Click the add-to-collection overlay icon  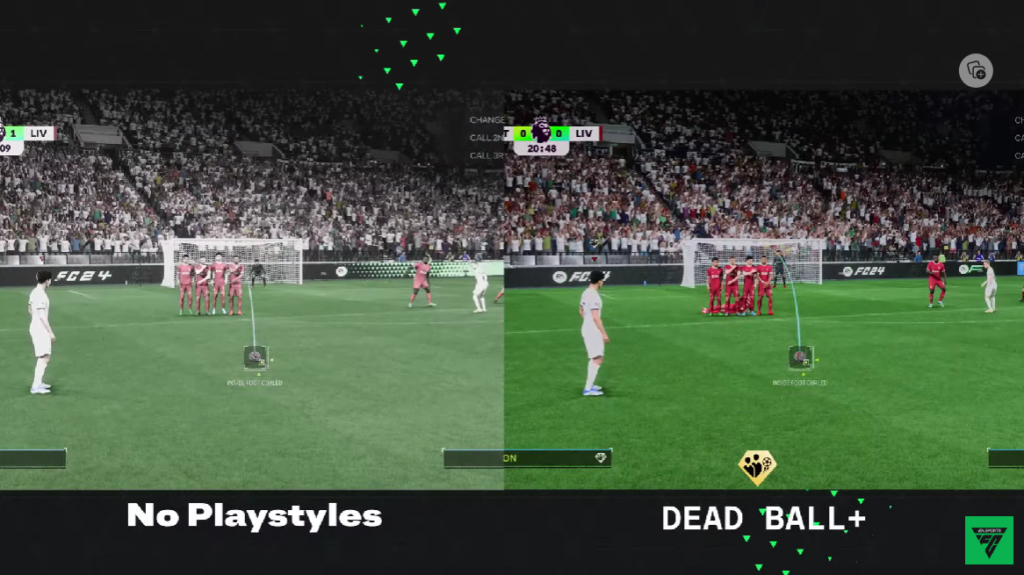pyautogui.click(x=976, y=70)
